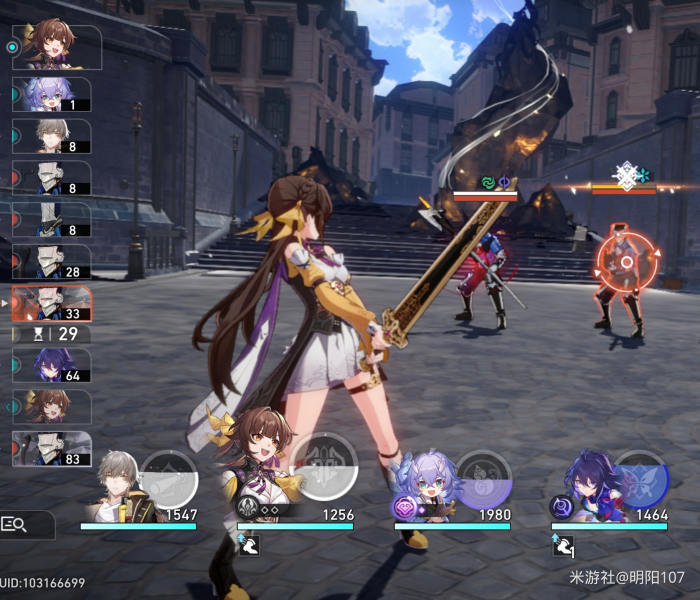Activate Sushang's ultimate circle button
This screenshot has height=600, width=700.
click(x=324, y=466)
